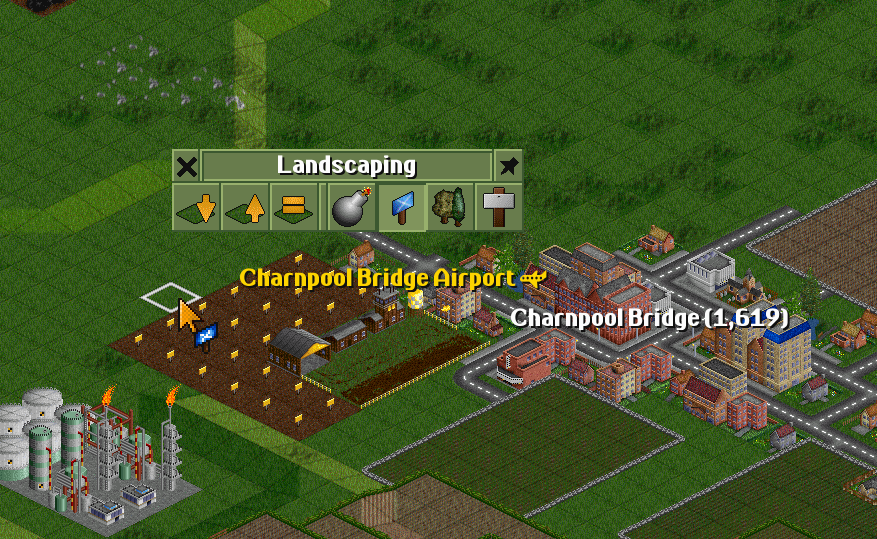Select the lower land tool
The width and height of the screenshot is (877, 539).
pyautogui.click(x=196, y=207)
